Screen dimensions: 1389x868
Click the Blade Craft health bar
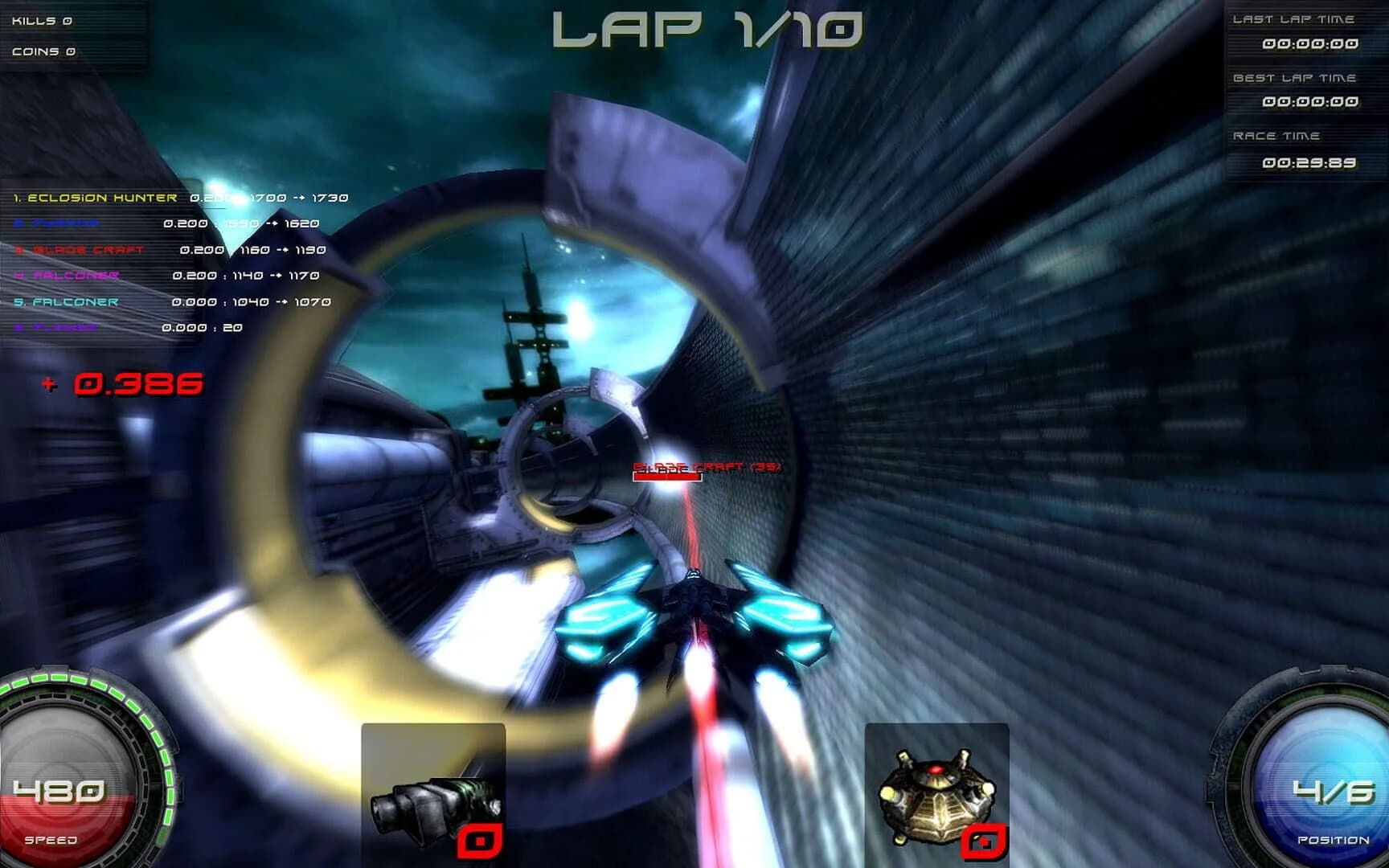666,476
